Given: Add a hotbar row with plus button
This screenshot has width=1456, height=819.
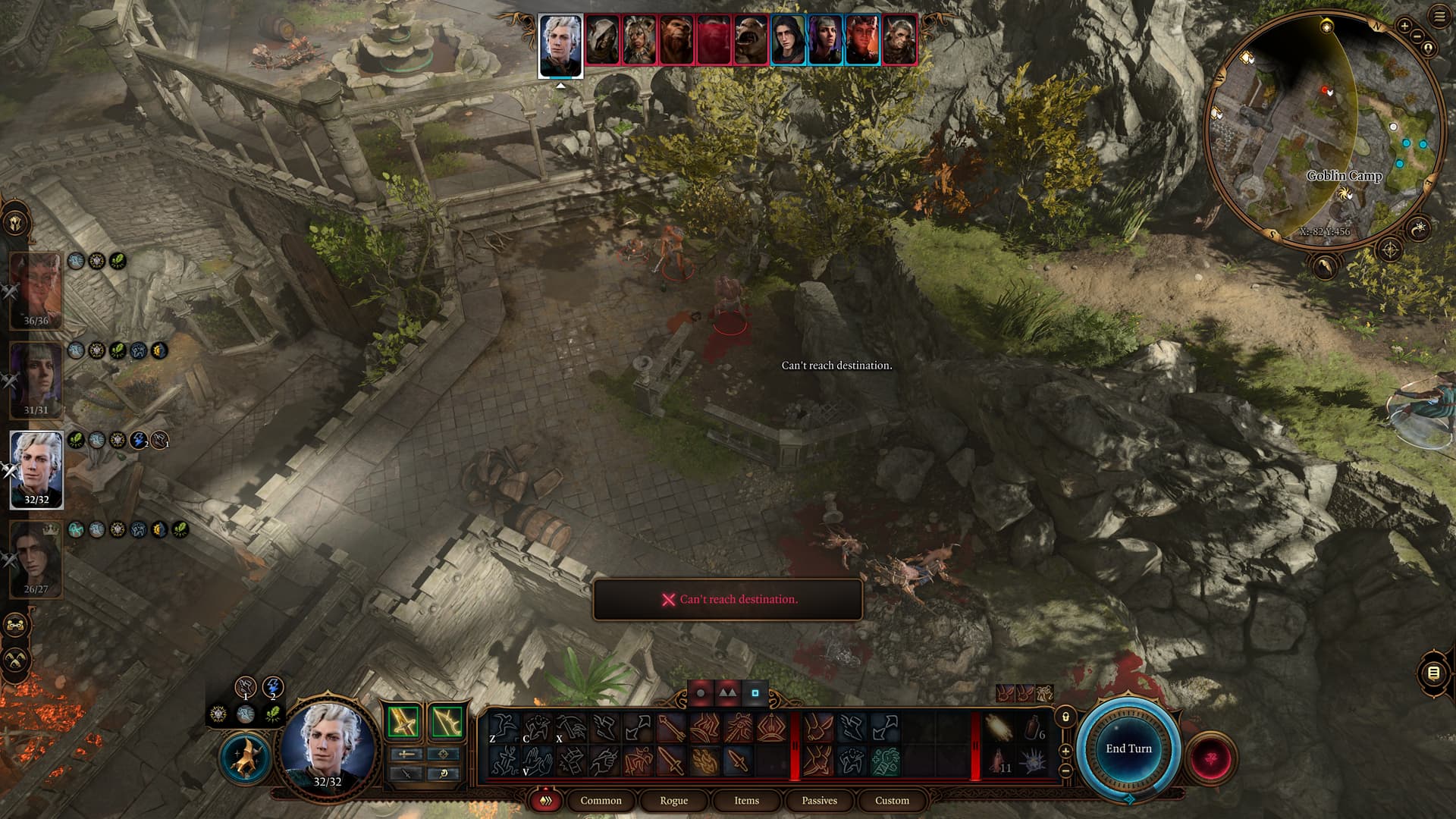Looking at the screenshot, I should (1065, 751).
